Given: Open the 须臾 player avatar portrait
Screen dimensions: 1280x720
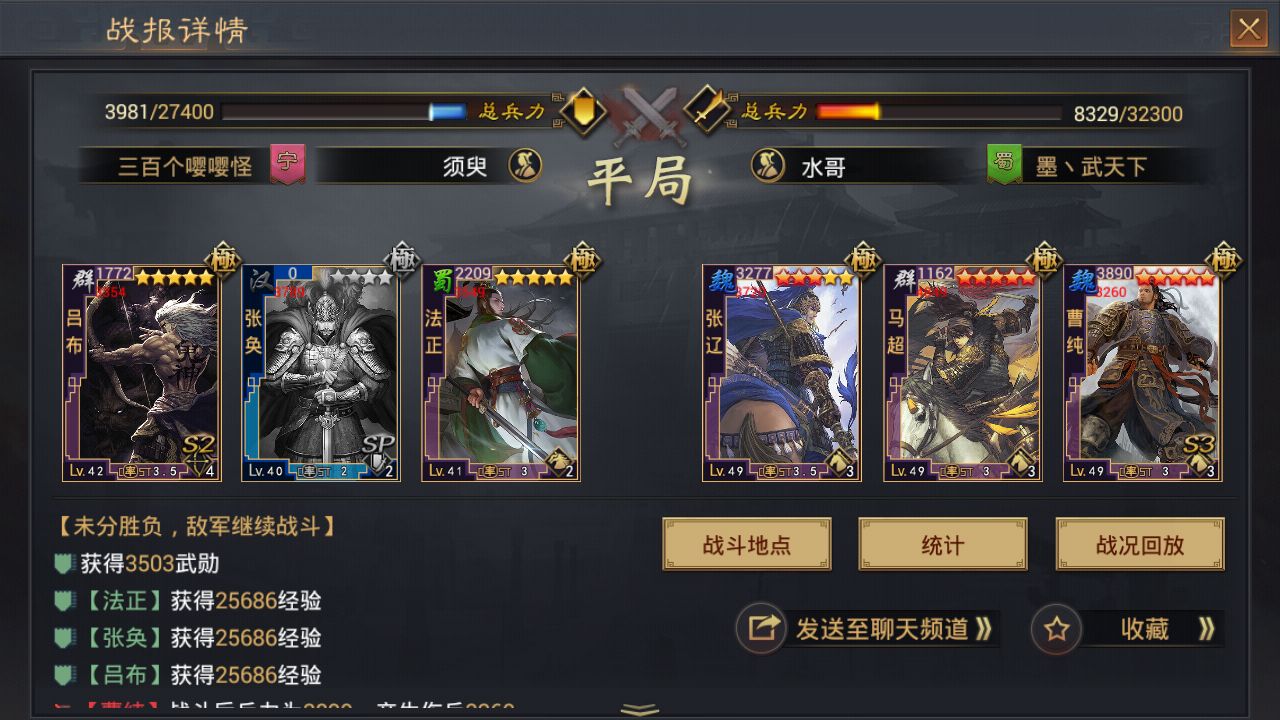Looking at the screenshot, I should [524, 167].
